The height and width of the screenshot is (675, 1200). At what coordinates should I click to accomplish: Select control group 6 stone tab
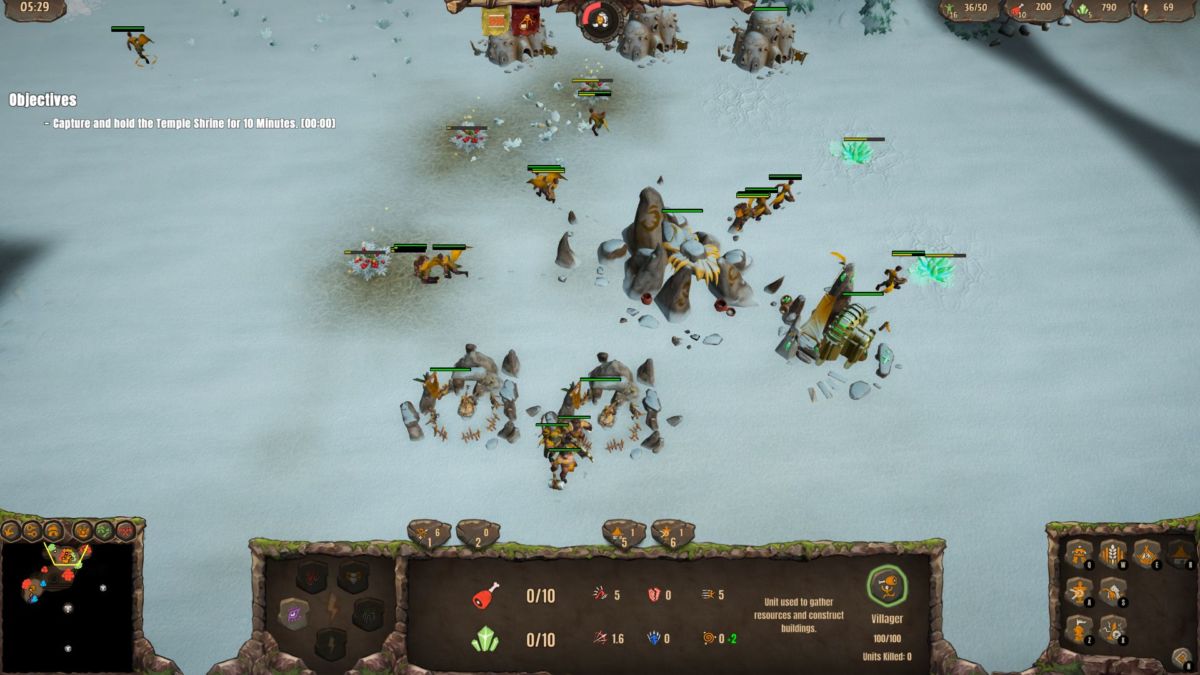[672, 533]
